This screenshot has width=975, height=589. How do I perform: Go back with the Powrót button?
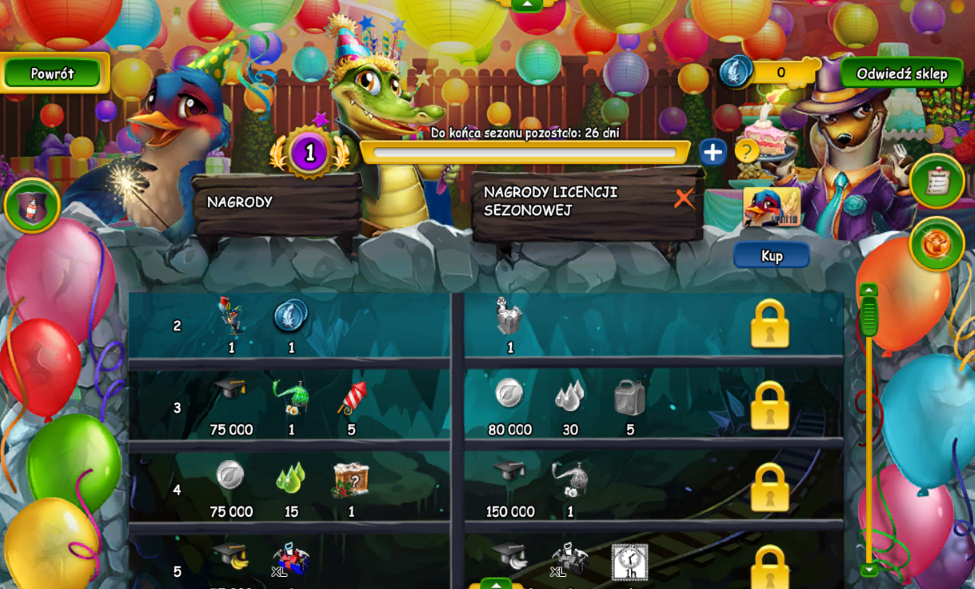click(x=52, y=73)
